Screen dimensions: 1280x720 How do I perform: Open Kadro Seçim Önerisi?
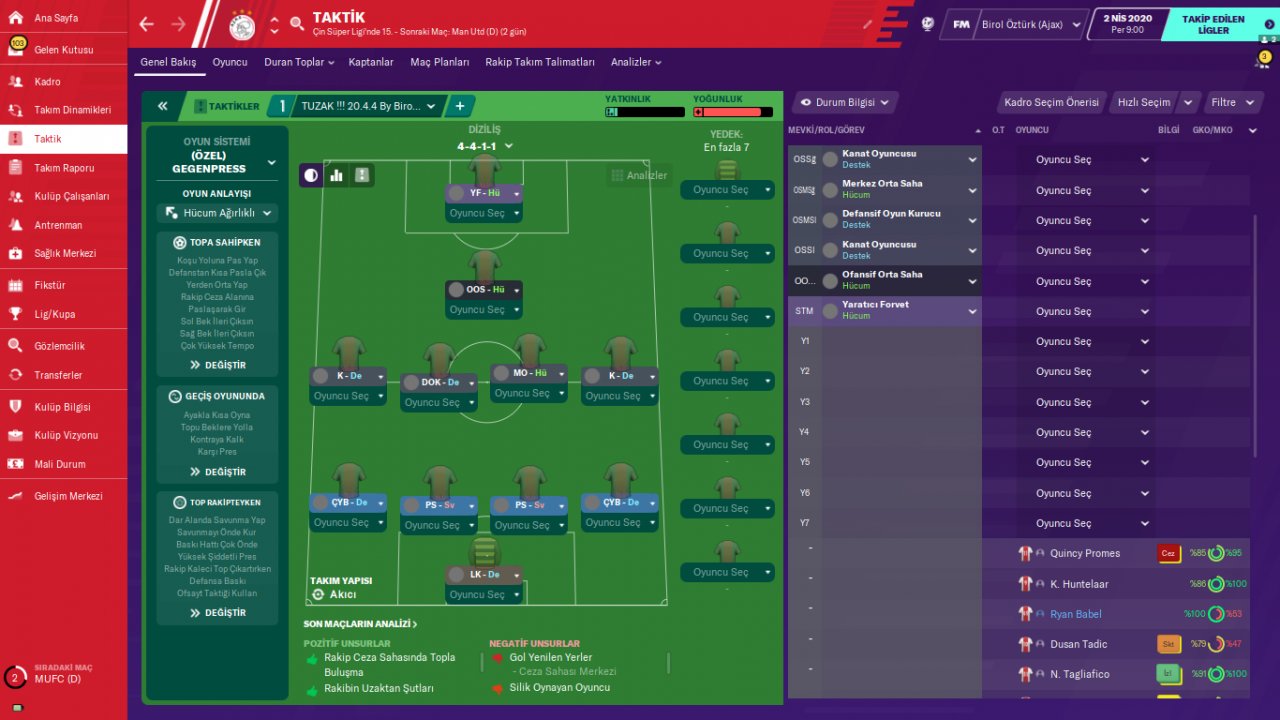[x=1051, y=102]
